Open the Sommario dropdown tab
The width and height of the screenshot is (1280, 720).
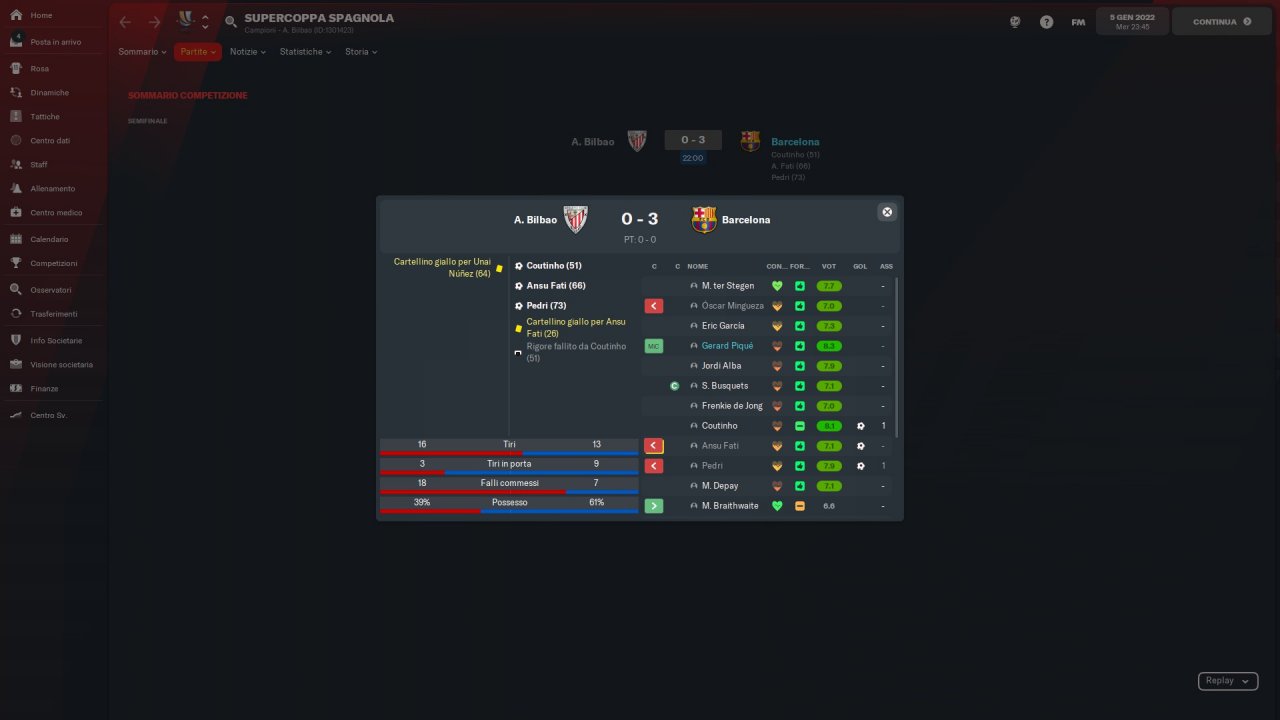(x=142, y=52)
